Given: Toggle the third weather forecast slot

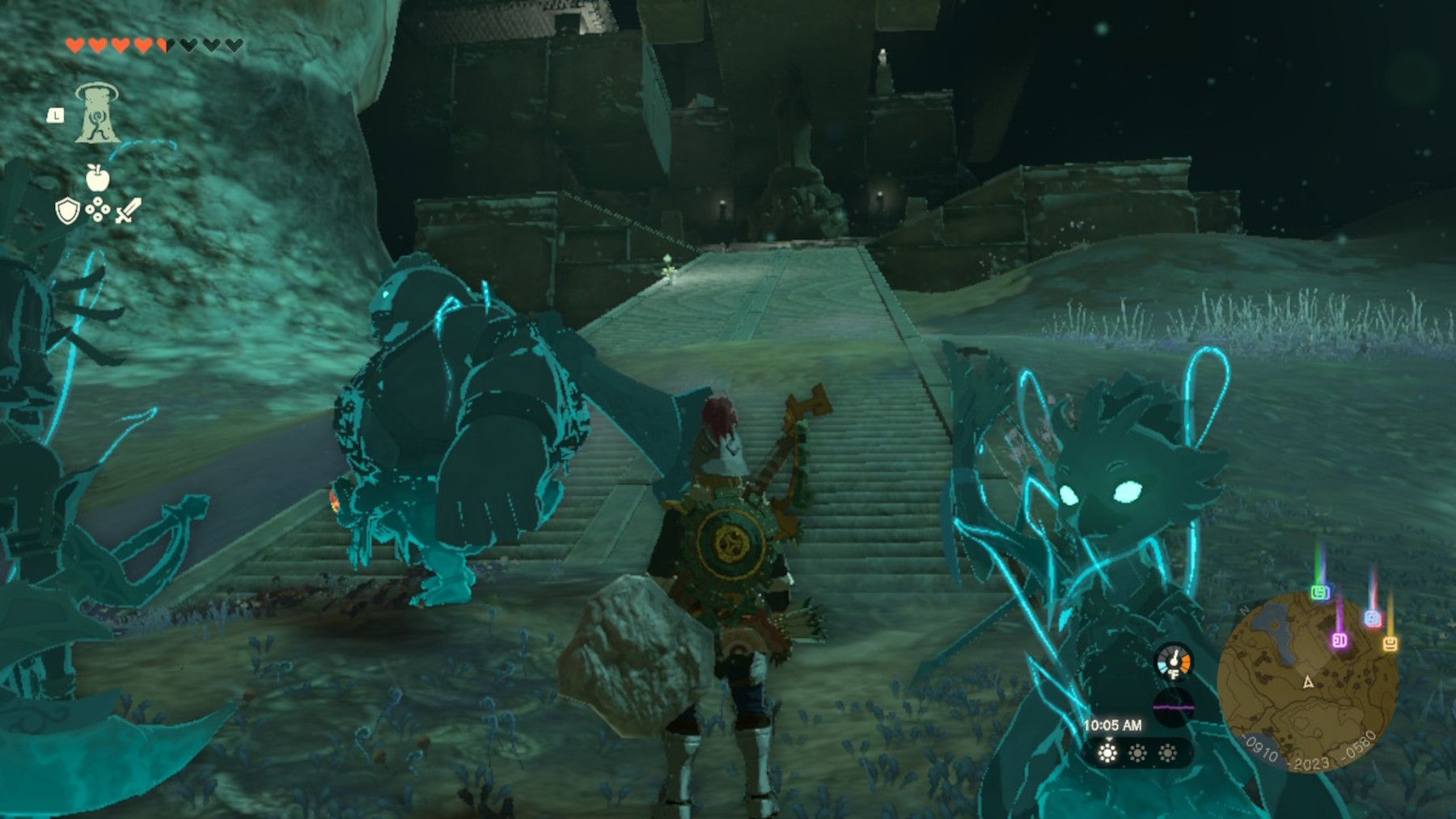Looking at the screenshot, I should click(1166, 753).
